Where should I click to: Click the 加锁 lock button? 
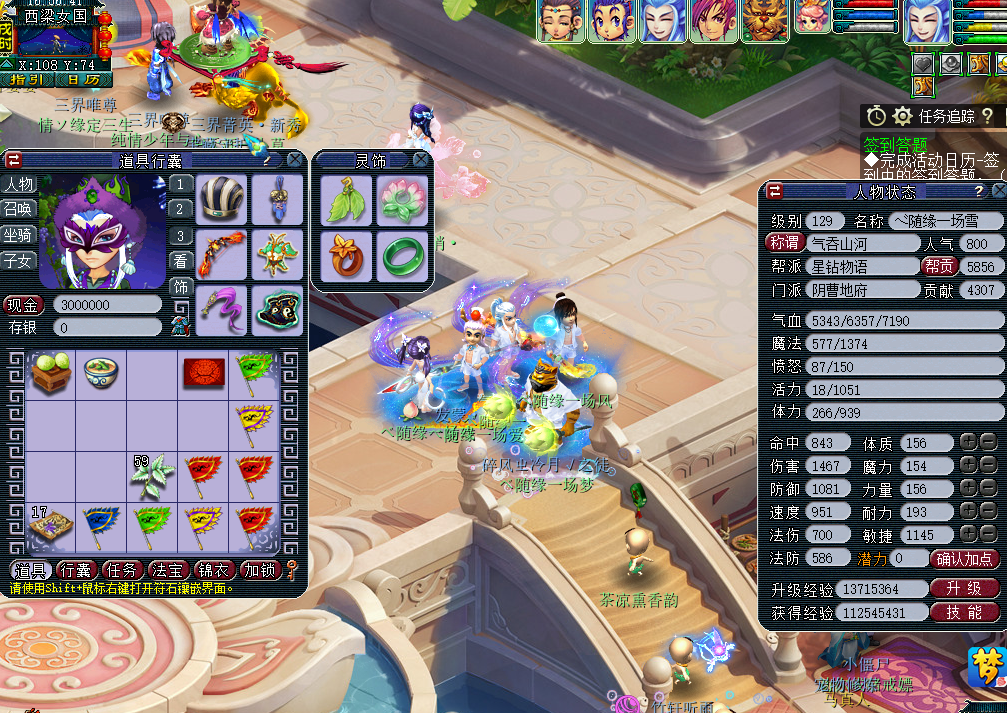pyautogui.click(x=260, y=570)
